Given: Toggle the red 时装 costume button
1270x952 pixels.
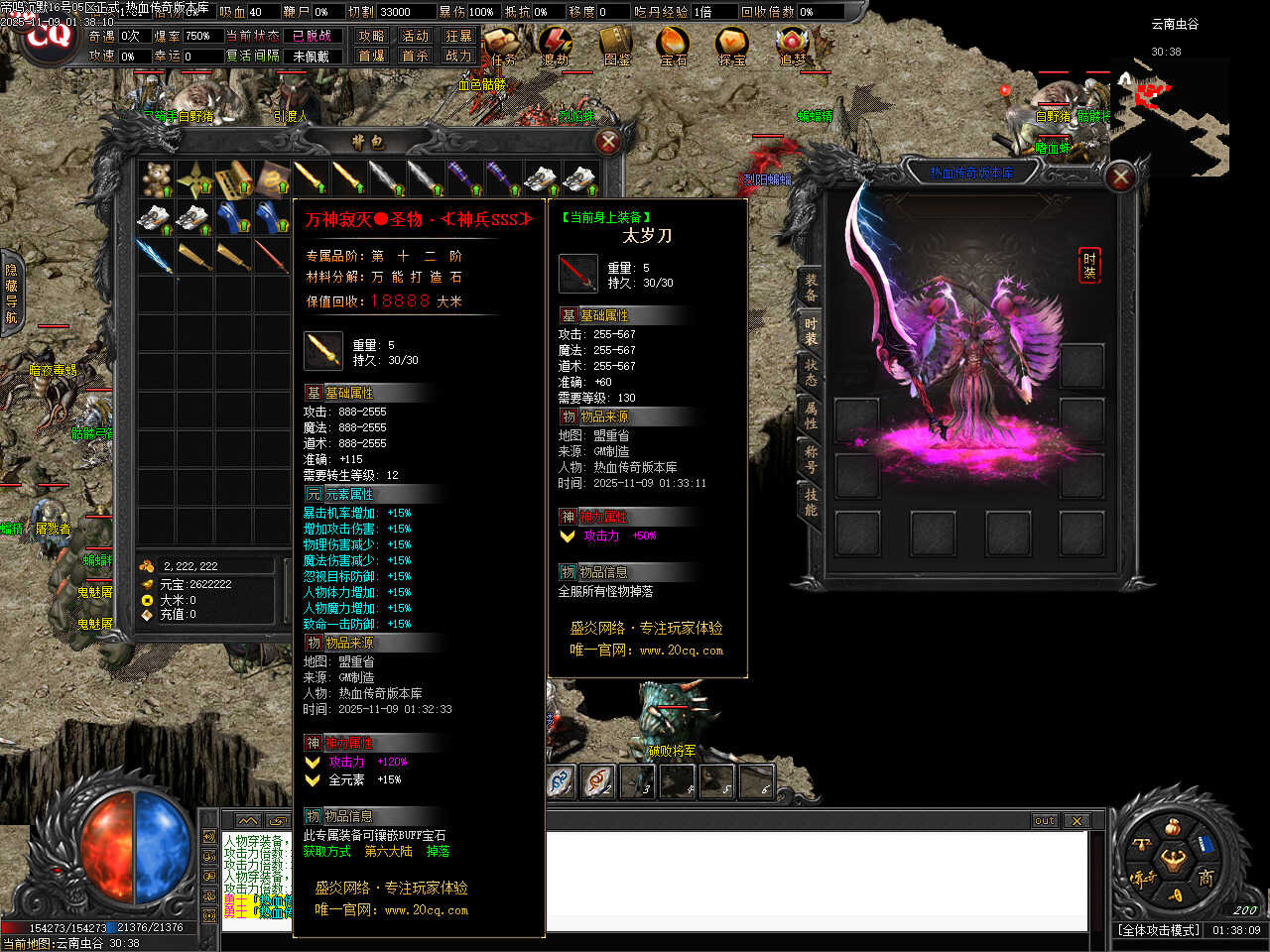Looking at the screenshot, I should (1089, 266).
